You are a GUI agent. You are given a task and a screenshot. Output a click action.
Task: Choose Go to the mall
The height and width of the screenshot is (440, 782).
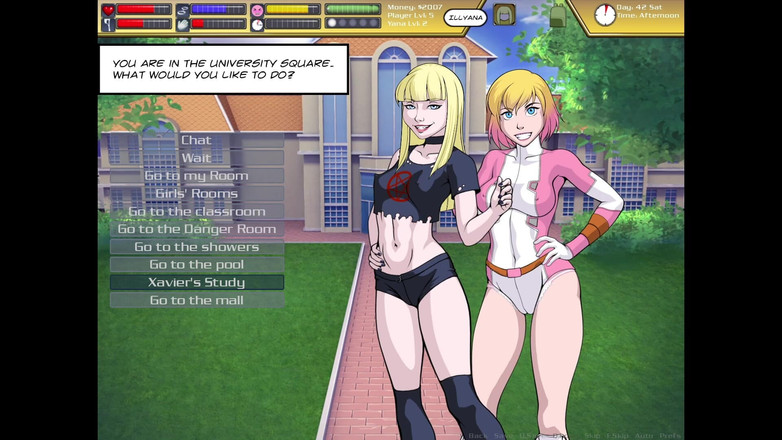click(x=196, y=300)
